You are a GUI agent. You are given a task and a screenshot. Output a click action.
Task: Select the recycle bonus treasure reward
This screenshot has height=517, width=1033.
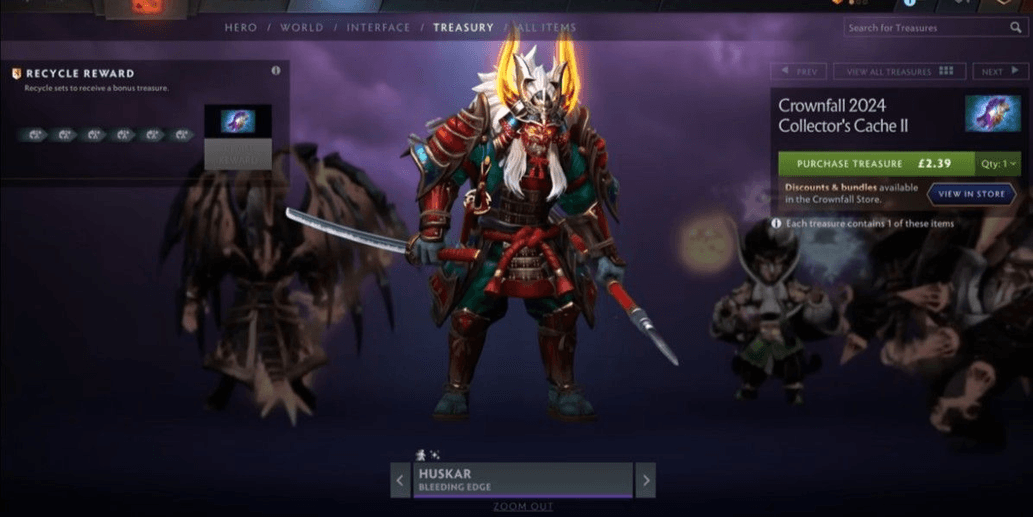coord(238,122)
